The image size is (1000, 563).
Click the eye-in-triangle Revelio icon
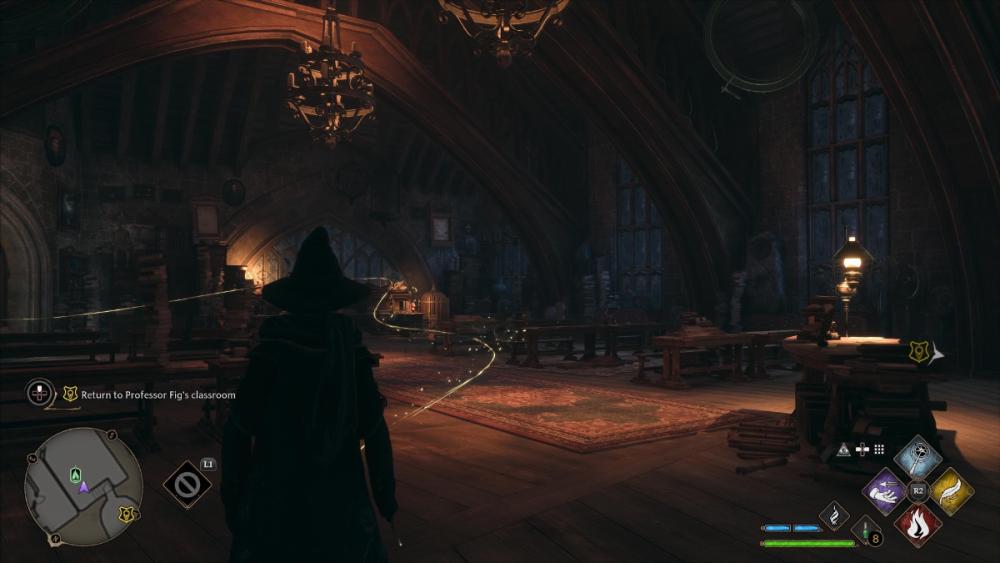(843, 450)
